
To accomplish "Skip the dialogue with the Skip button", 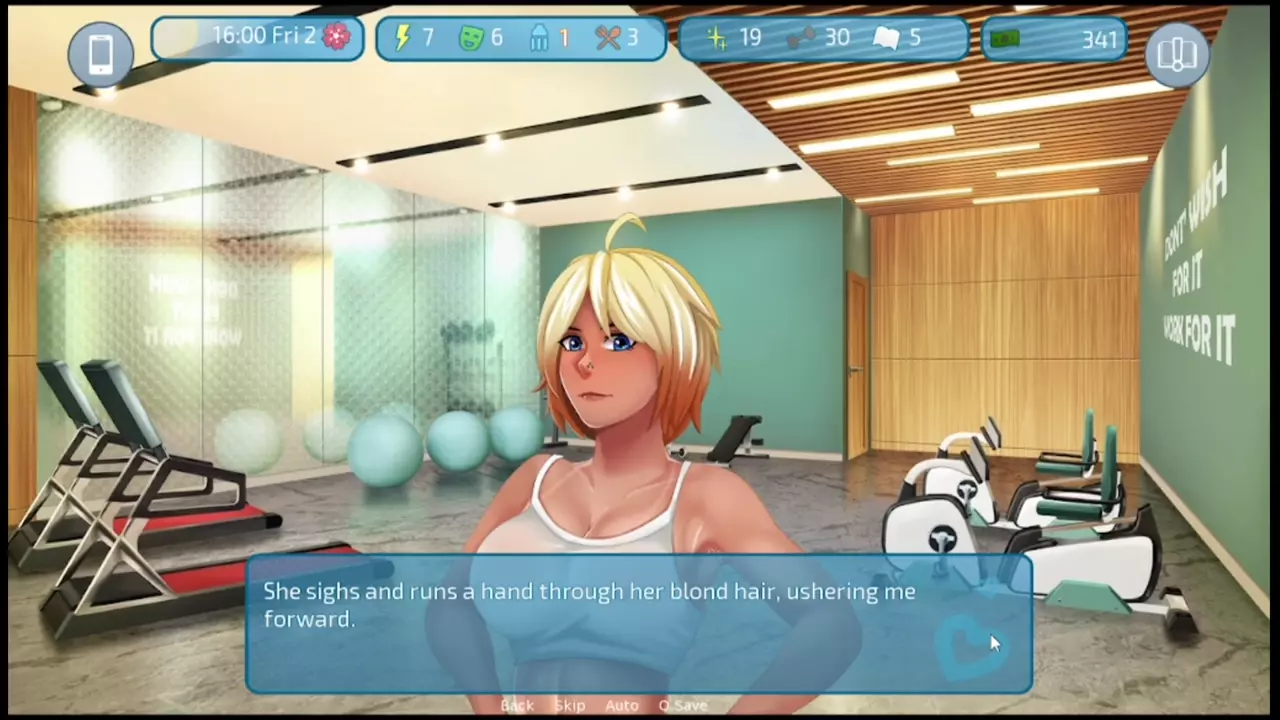I will [569, 705].
